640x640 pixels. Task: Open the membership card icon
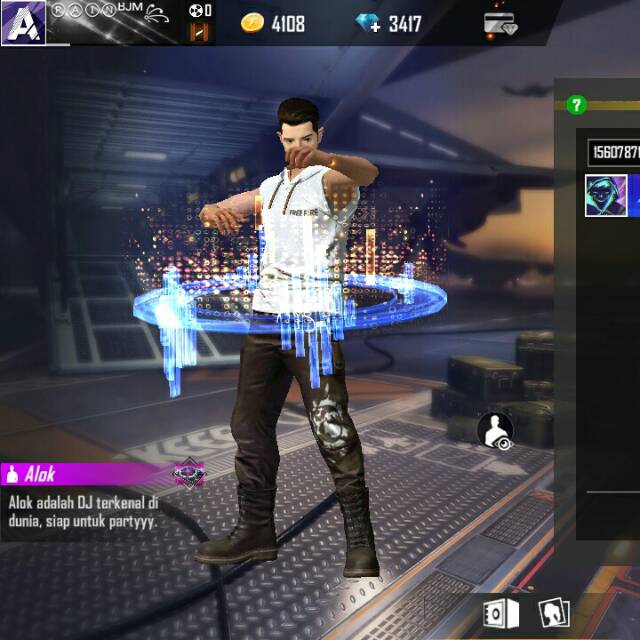501,24
